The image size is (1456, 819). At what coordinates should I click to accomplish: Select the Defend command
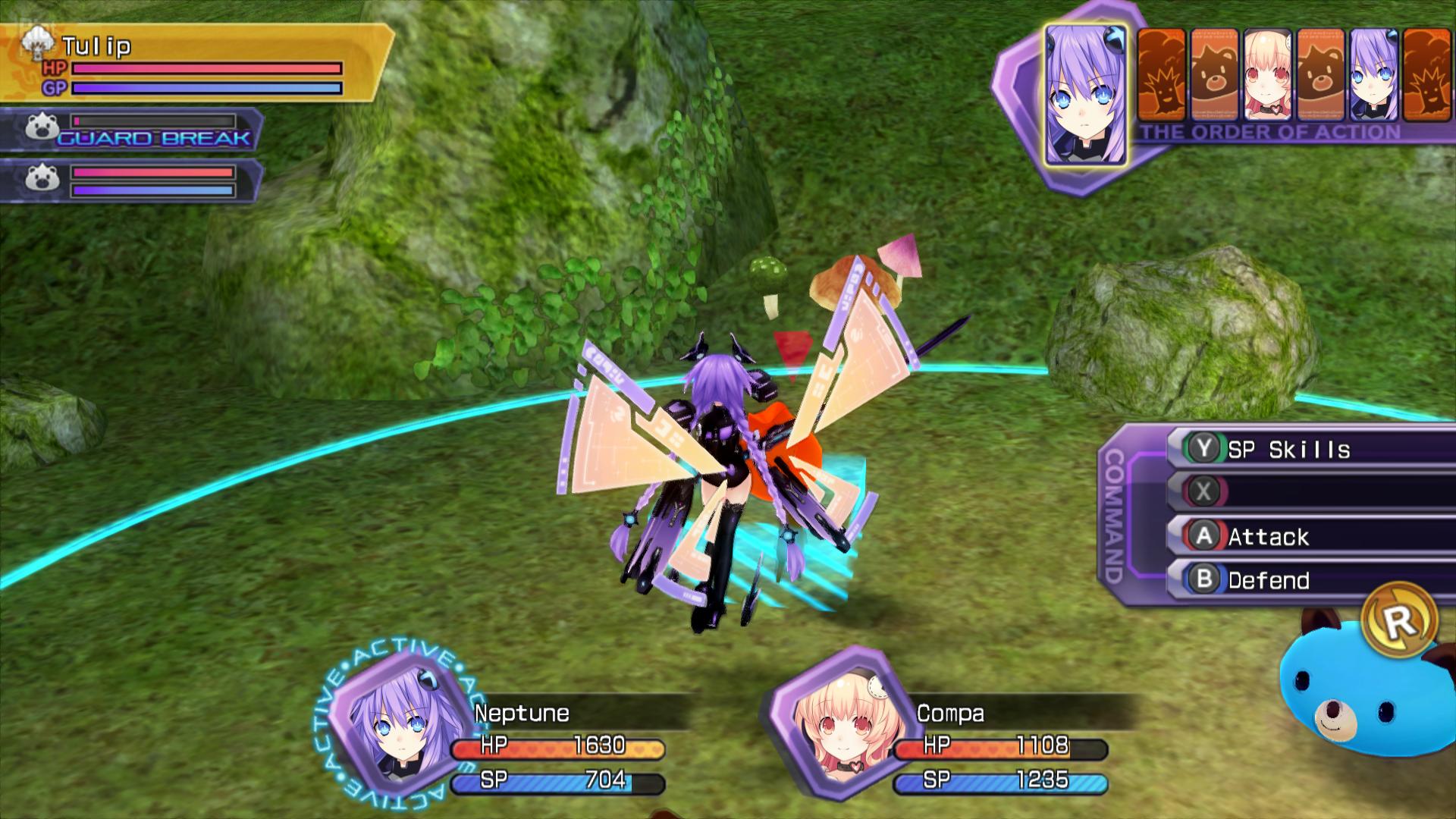tap(1308, 580)
